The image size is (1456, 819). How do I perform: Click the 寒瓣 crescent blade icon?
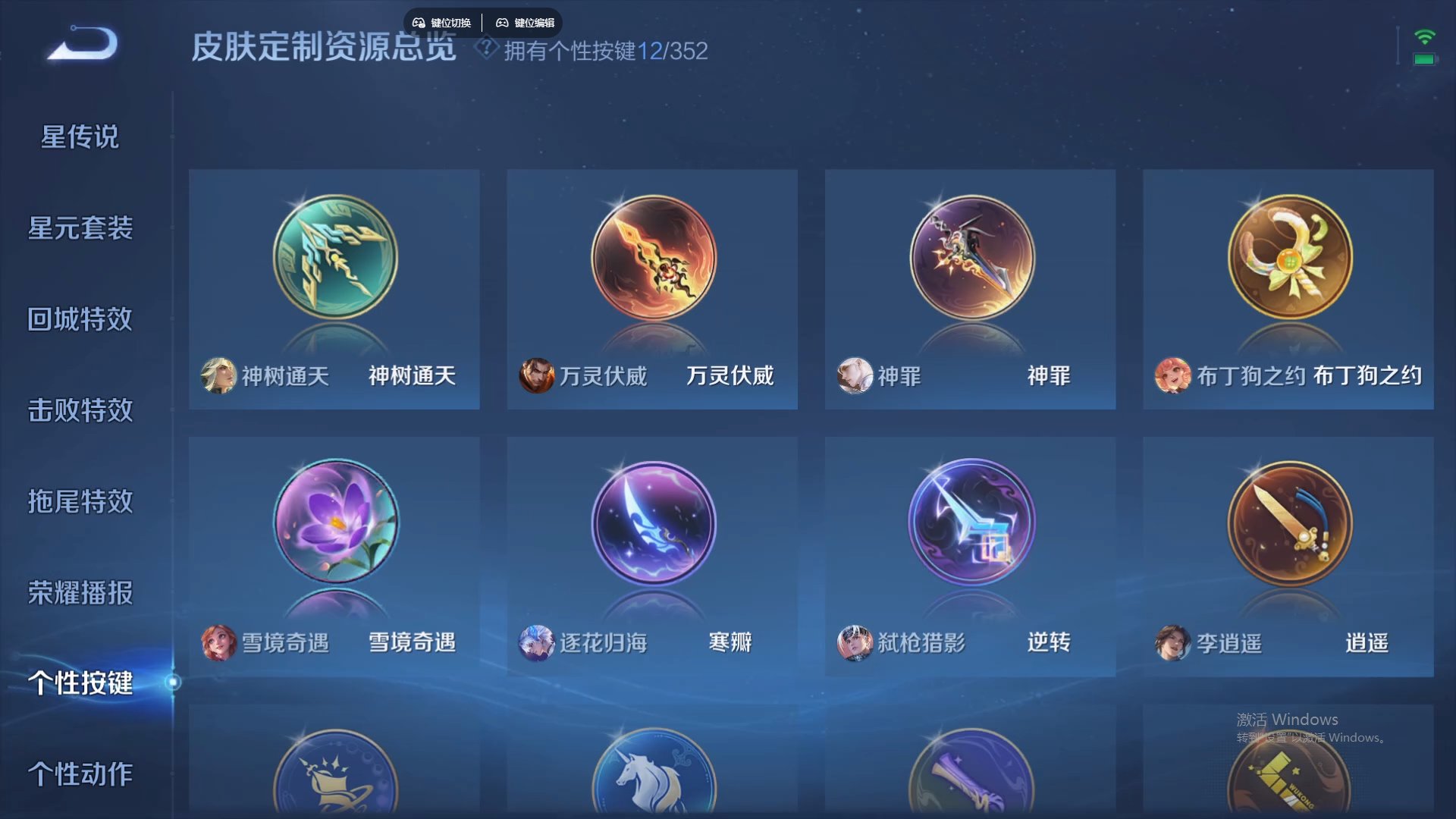(652, 523)
